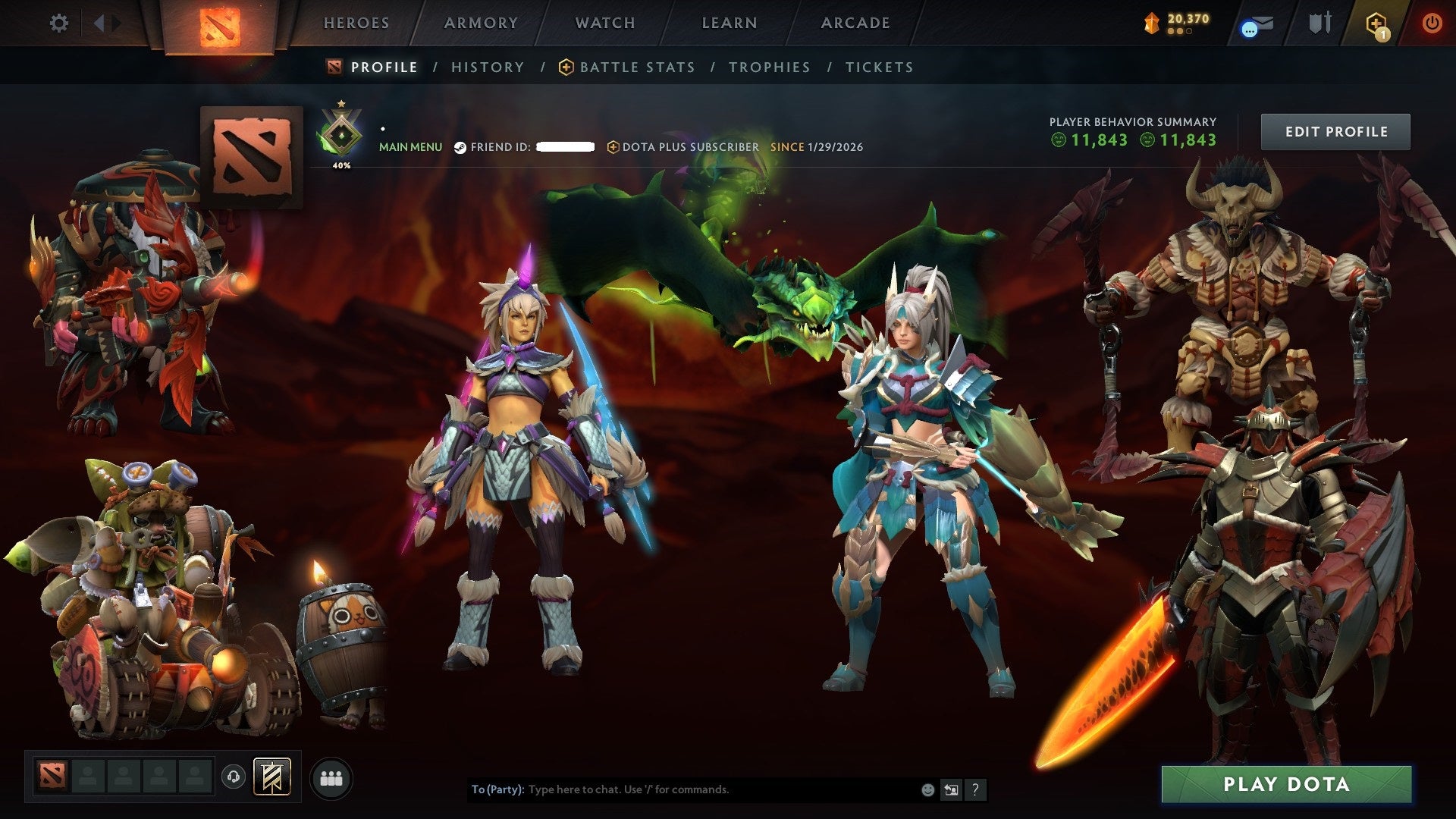Screen dimensions: 1456x819
Task: Switch to the BATTLE STATS tab
Action: (635, 67)
